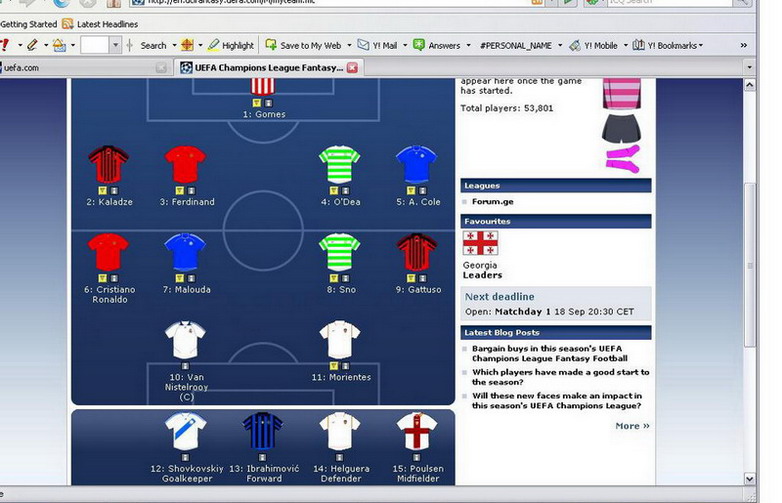This screenshot has height=503, width=782.
Task: Choose Morientes' white shirt
Action: click(x=339, y=340)
